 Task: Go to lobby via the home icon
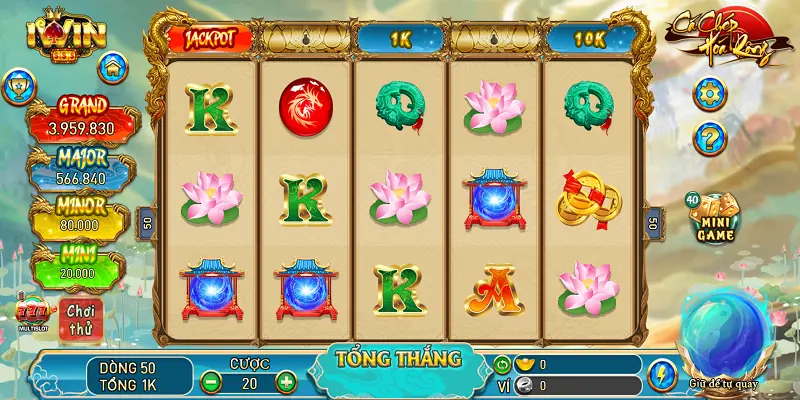(x=114, y=68)
